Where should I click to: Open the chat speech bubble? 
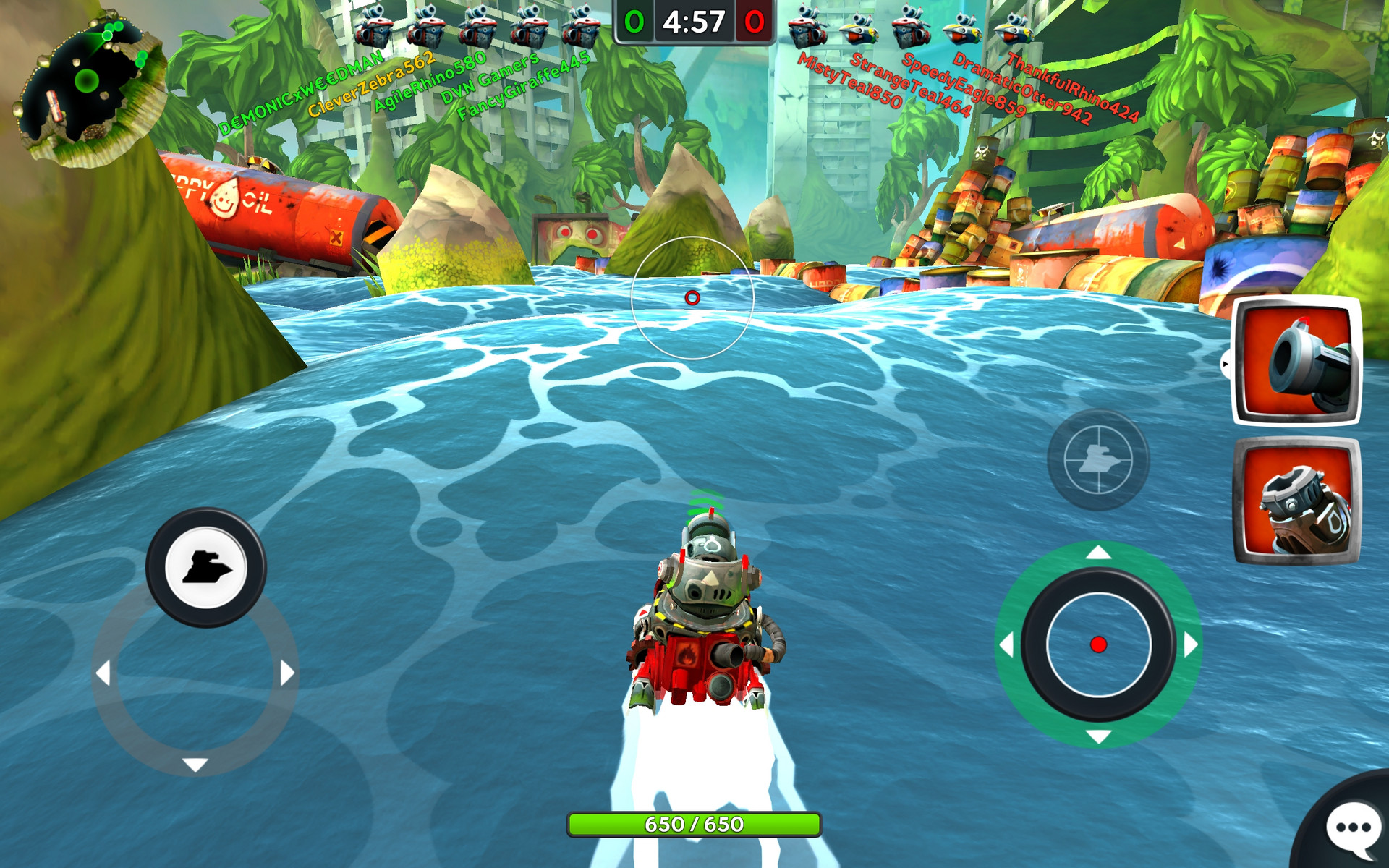(1351, 827)
